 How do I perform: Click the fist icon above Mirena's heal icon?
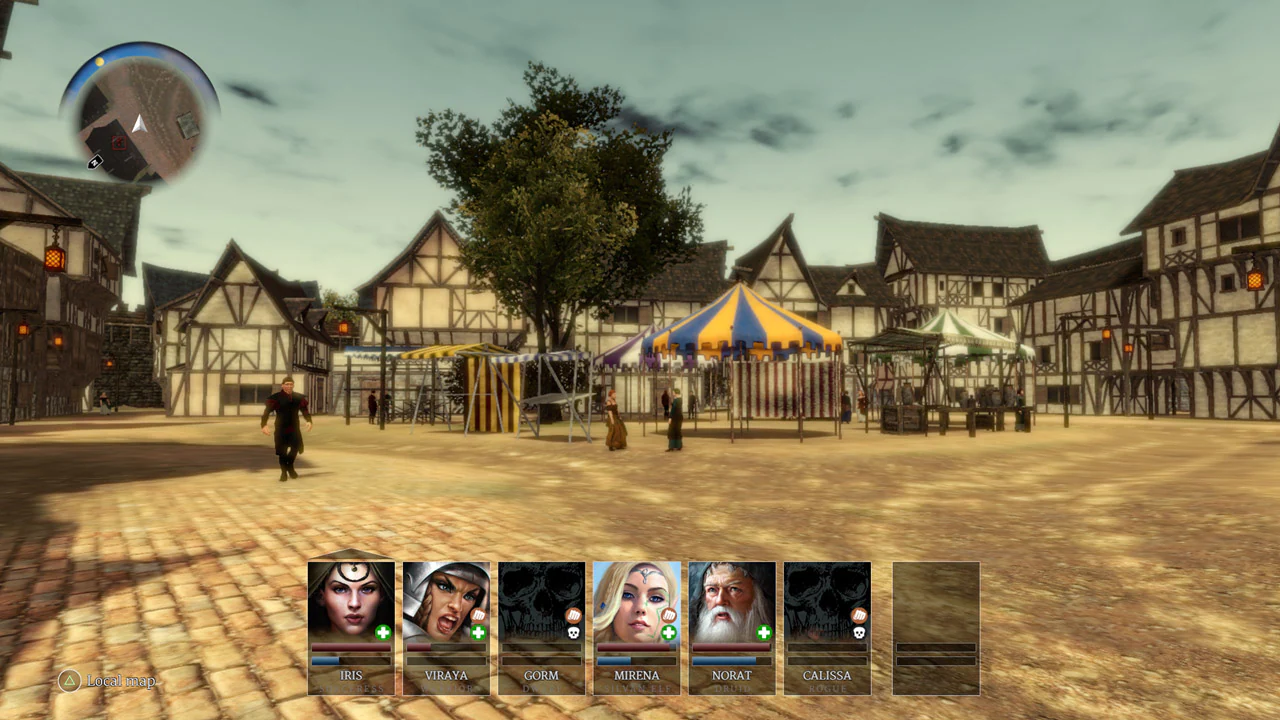668,613
